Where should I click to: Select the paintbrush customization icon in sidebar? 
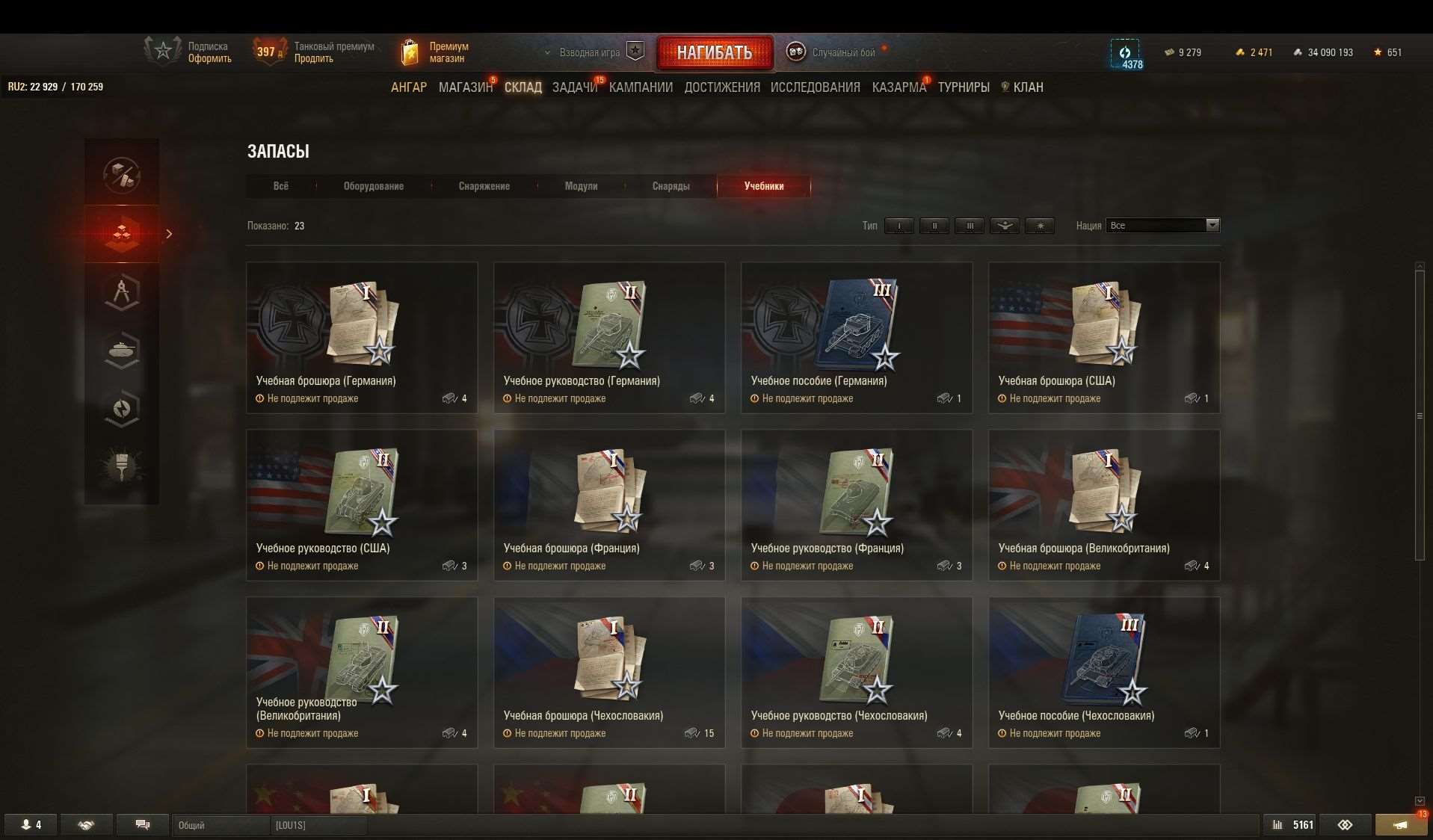click(121, 467)
